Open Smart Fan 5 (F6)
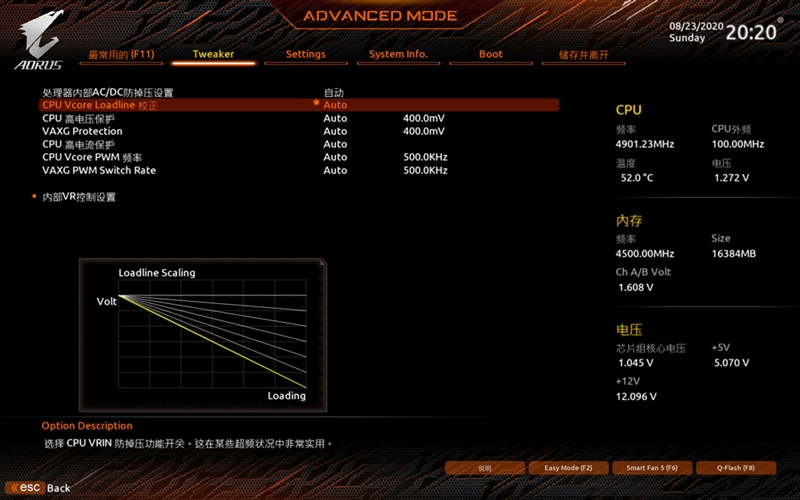Screen dimensions: 800x500 pos(652,468)
